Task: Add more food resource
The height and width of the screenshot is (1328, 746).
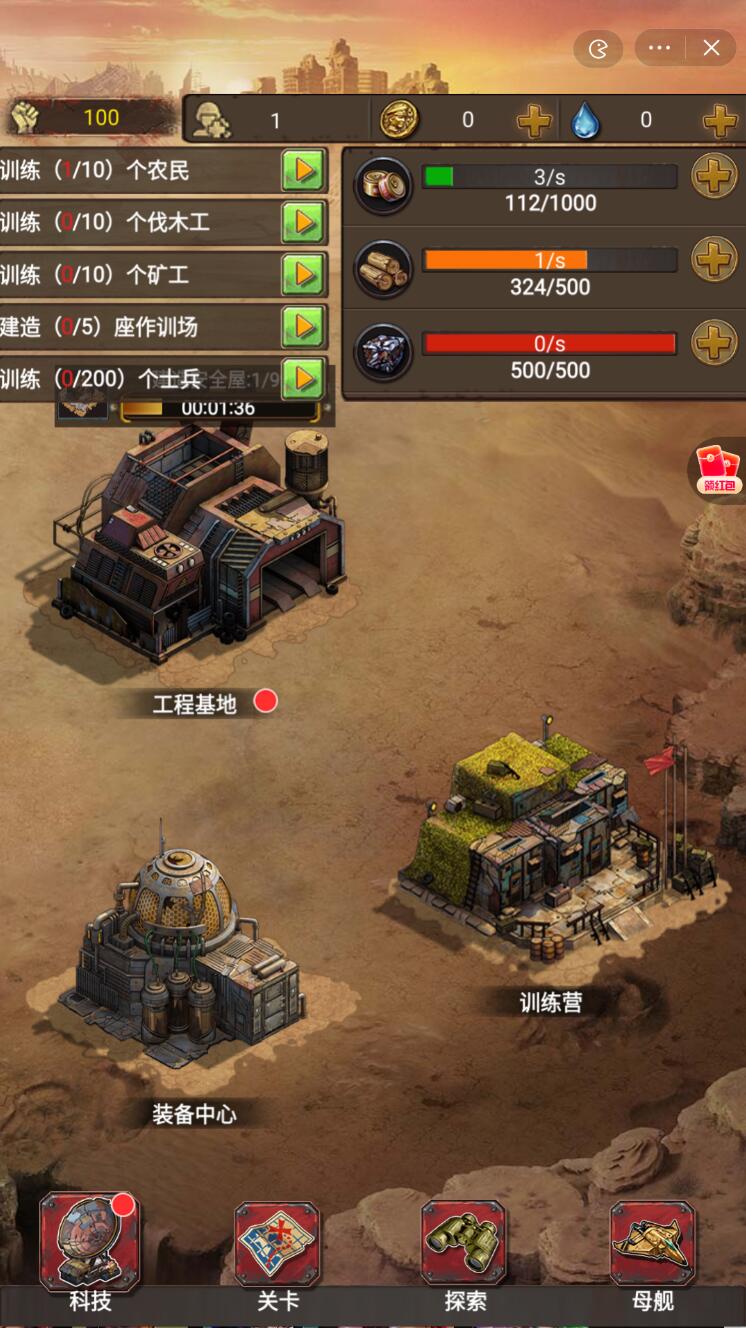Action: point(714,178)
